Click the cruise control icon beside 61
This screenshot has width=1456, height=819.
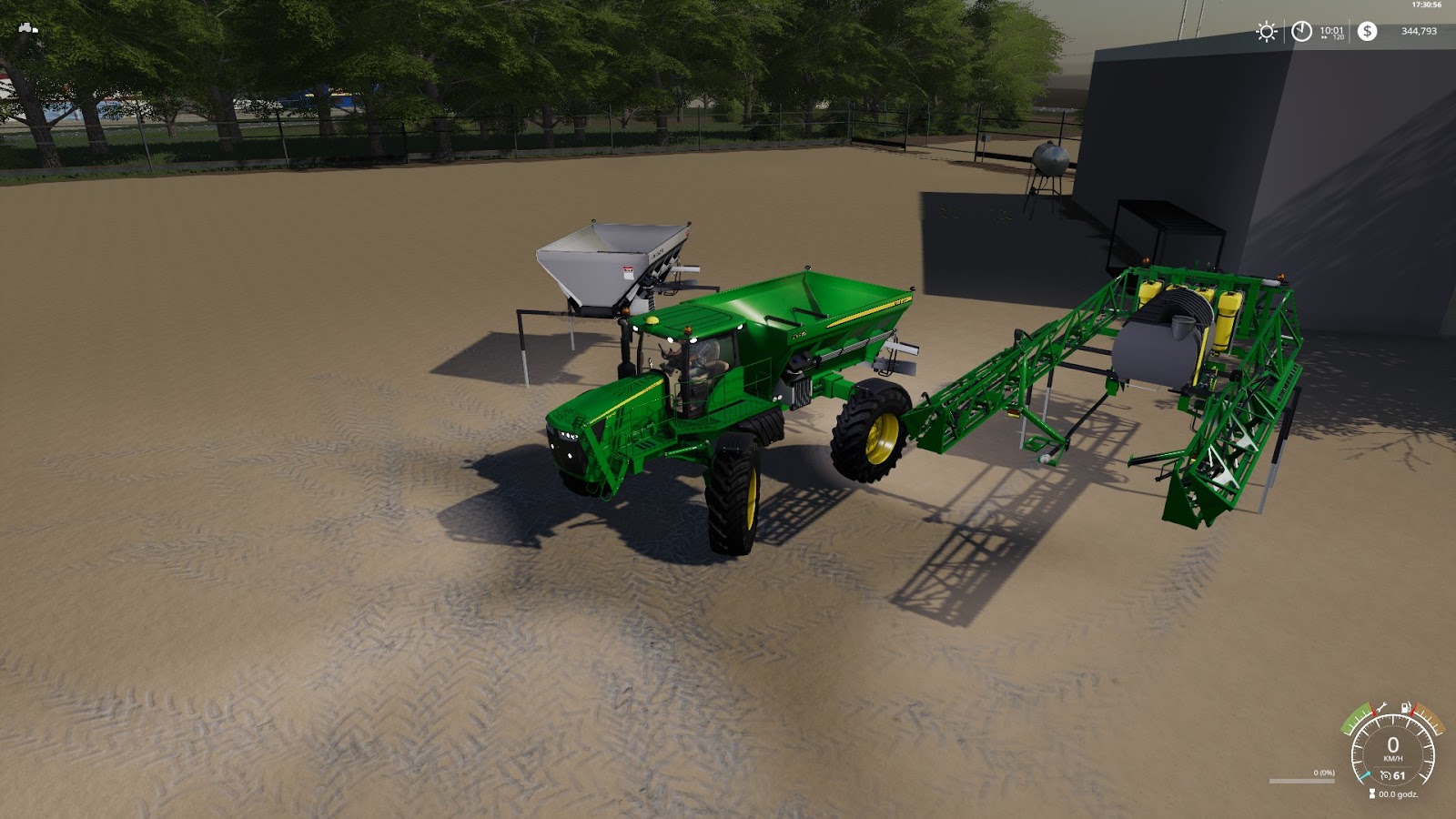(x=1386, y=775)
